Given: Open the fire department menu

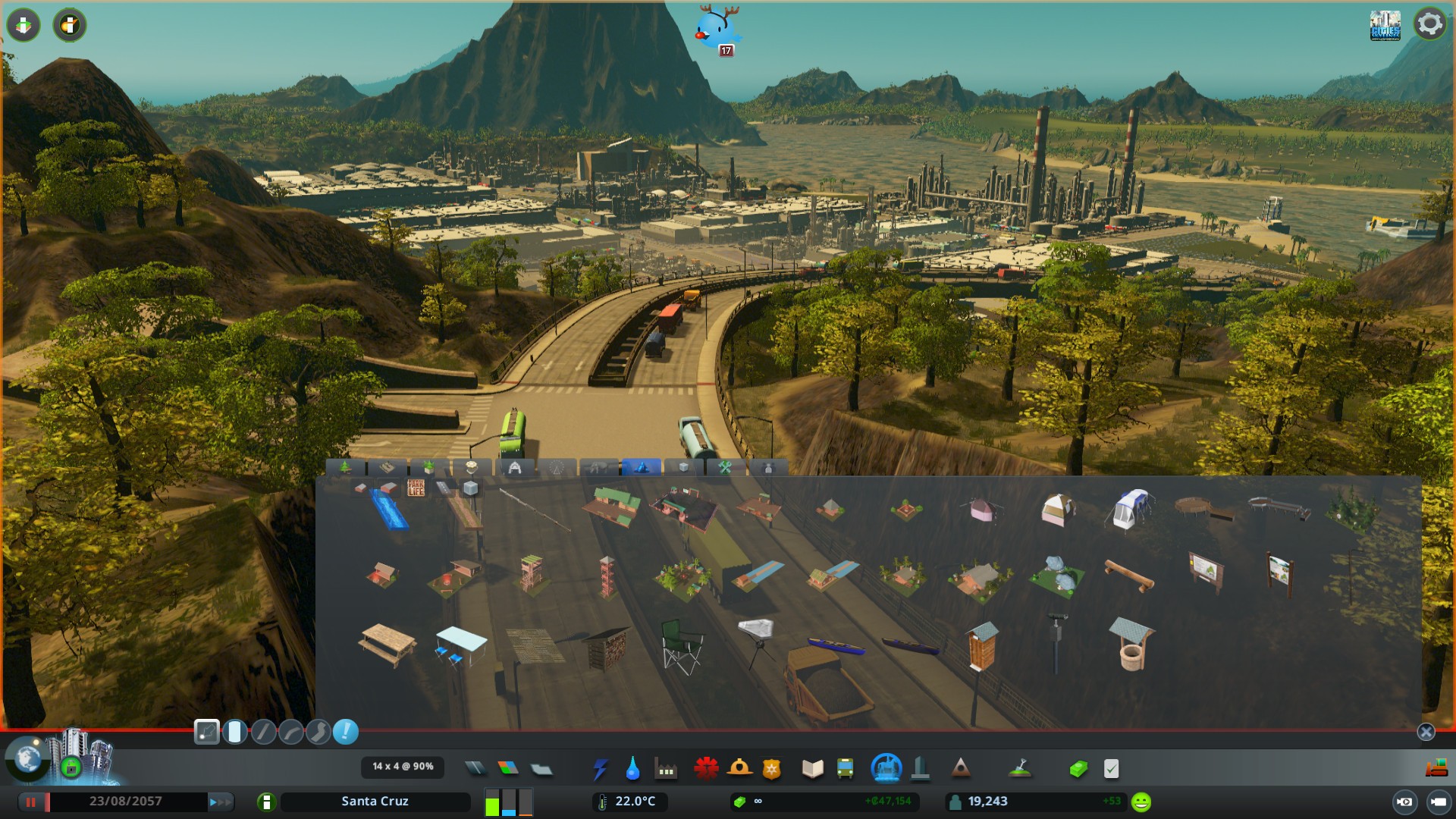Looking at the screenshot, I should click(x=739, y=769).
